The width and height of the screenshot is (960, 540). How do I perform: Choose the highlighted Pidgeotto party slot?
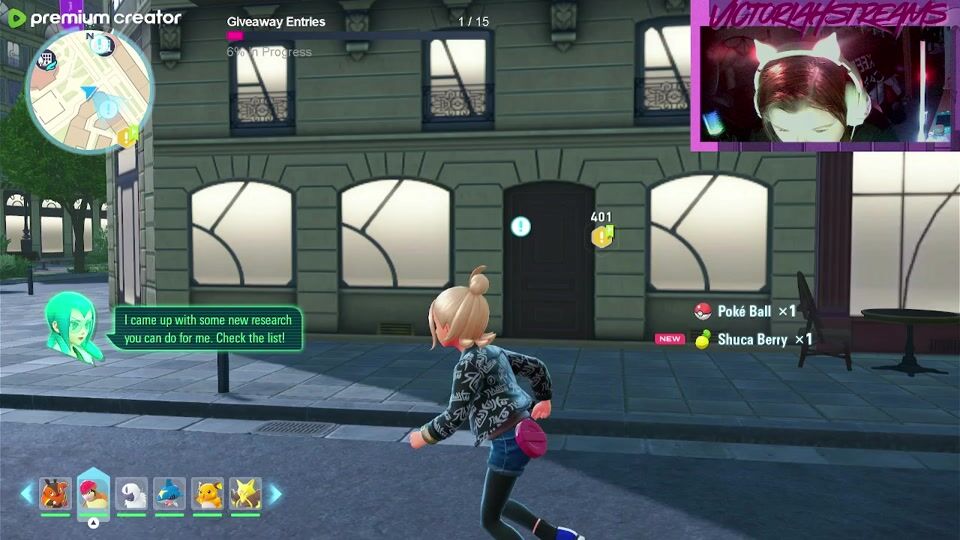click(93, 494)
